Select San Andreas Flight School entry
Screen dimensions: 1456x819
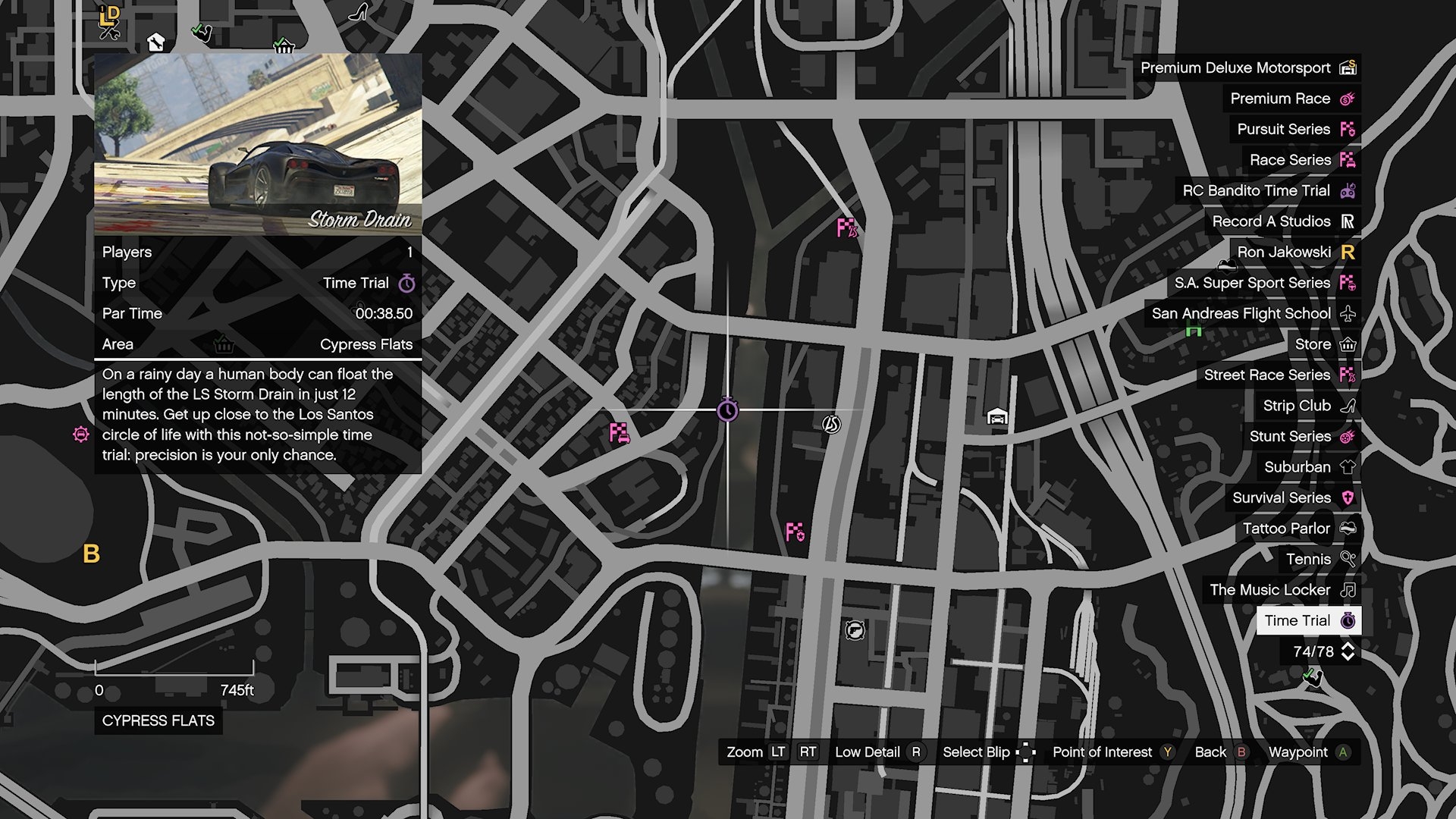coord(1252,314)
